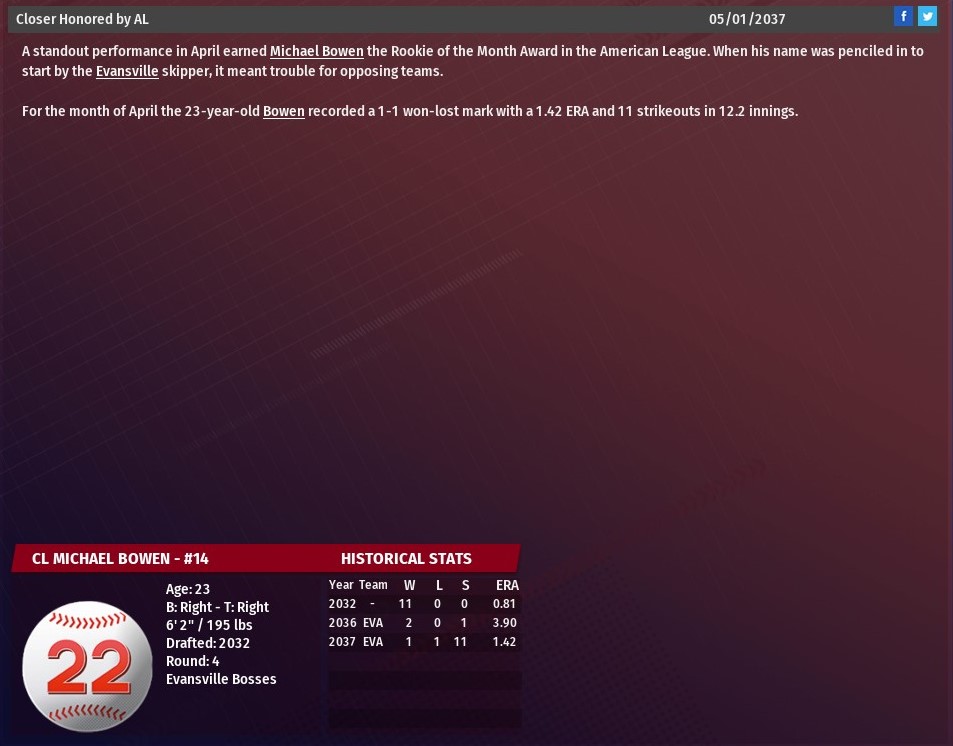This screenshot has height=746, width=953.
Task: Share the article on Facebook
Action: pyautogui.click(x=903, y=16)
